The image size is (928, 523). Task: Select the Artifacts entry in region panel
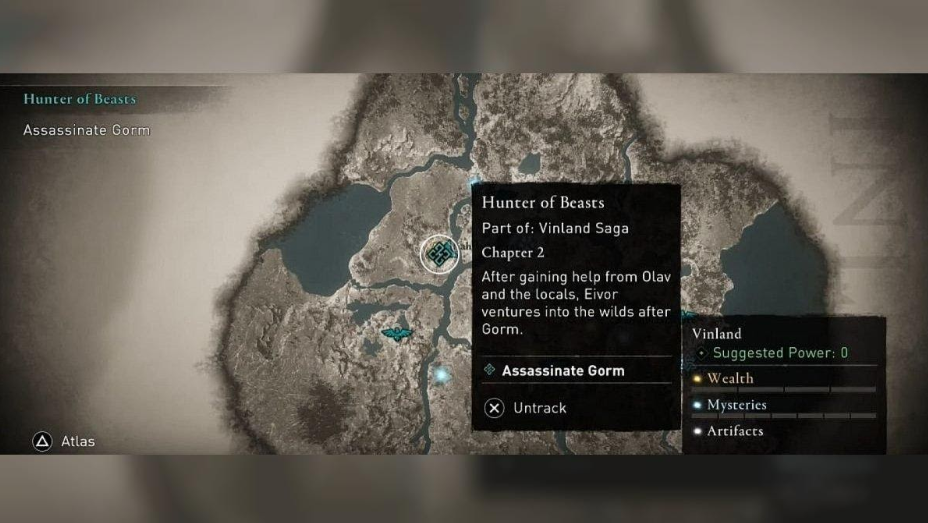point(734,431)
